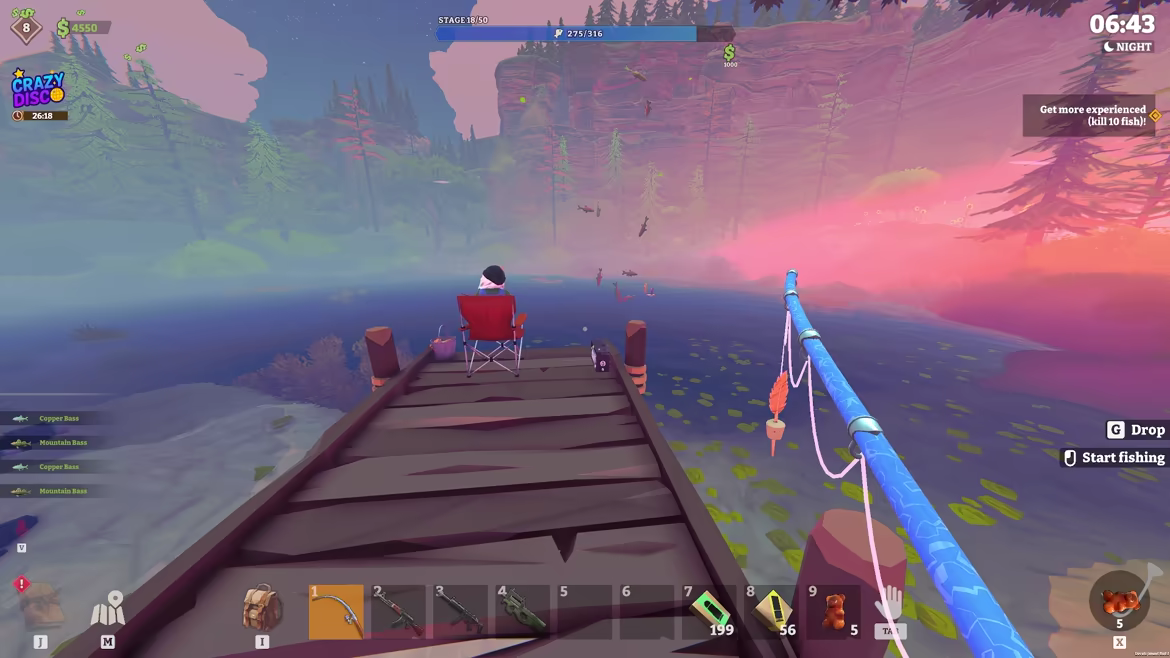This screenshot has width=1170, height=658.
Task: Select the green ammo box with 199 count
Action: pyautogui.click(x=709, y=611)
